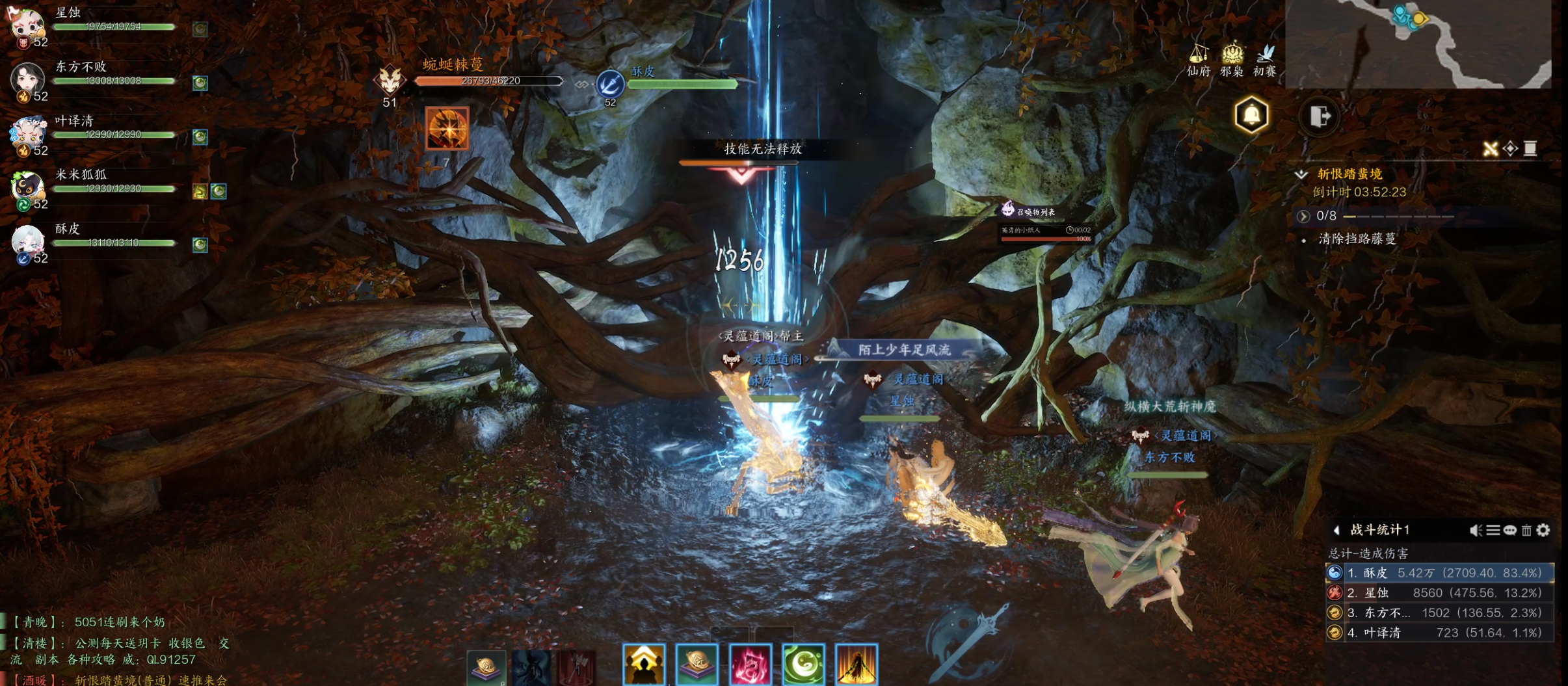Click the golden bell notification button
The image size is (1568, 686).
(1251, 116)
